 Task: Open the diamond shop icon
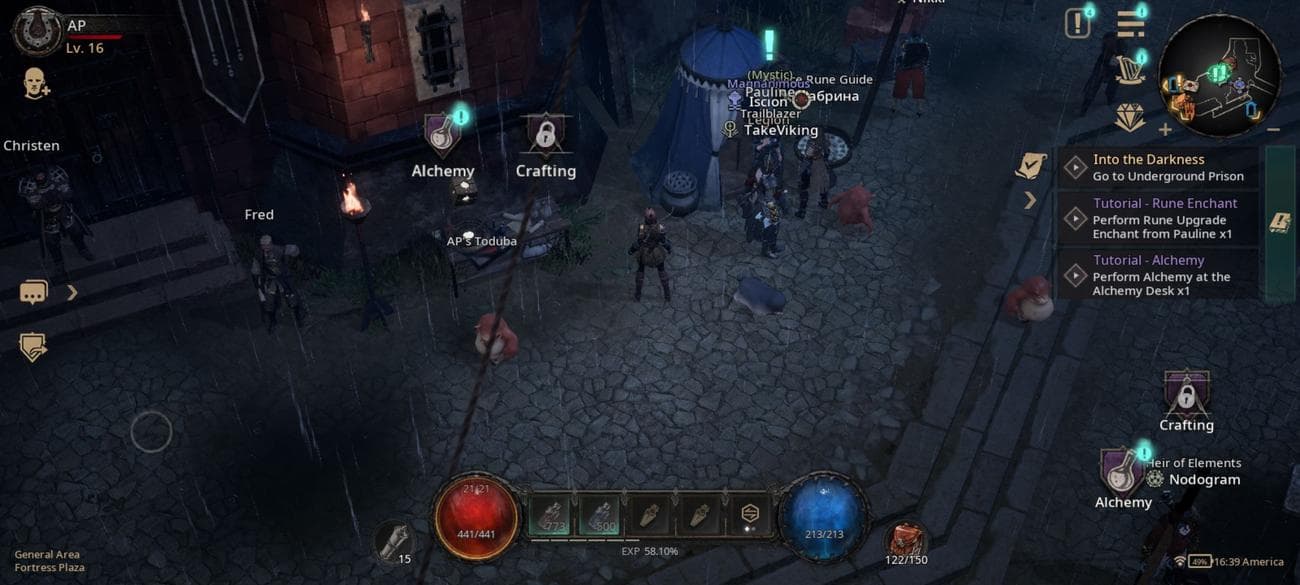point(1130,119)
